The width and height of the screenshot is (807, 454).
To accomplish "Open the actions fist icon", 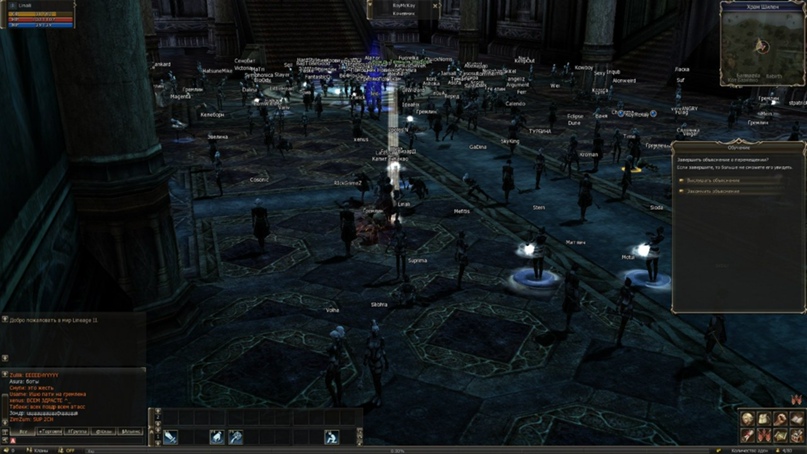I will 780,418.
